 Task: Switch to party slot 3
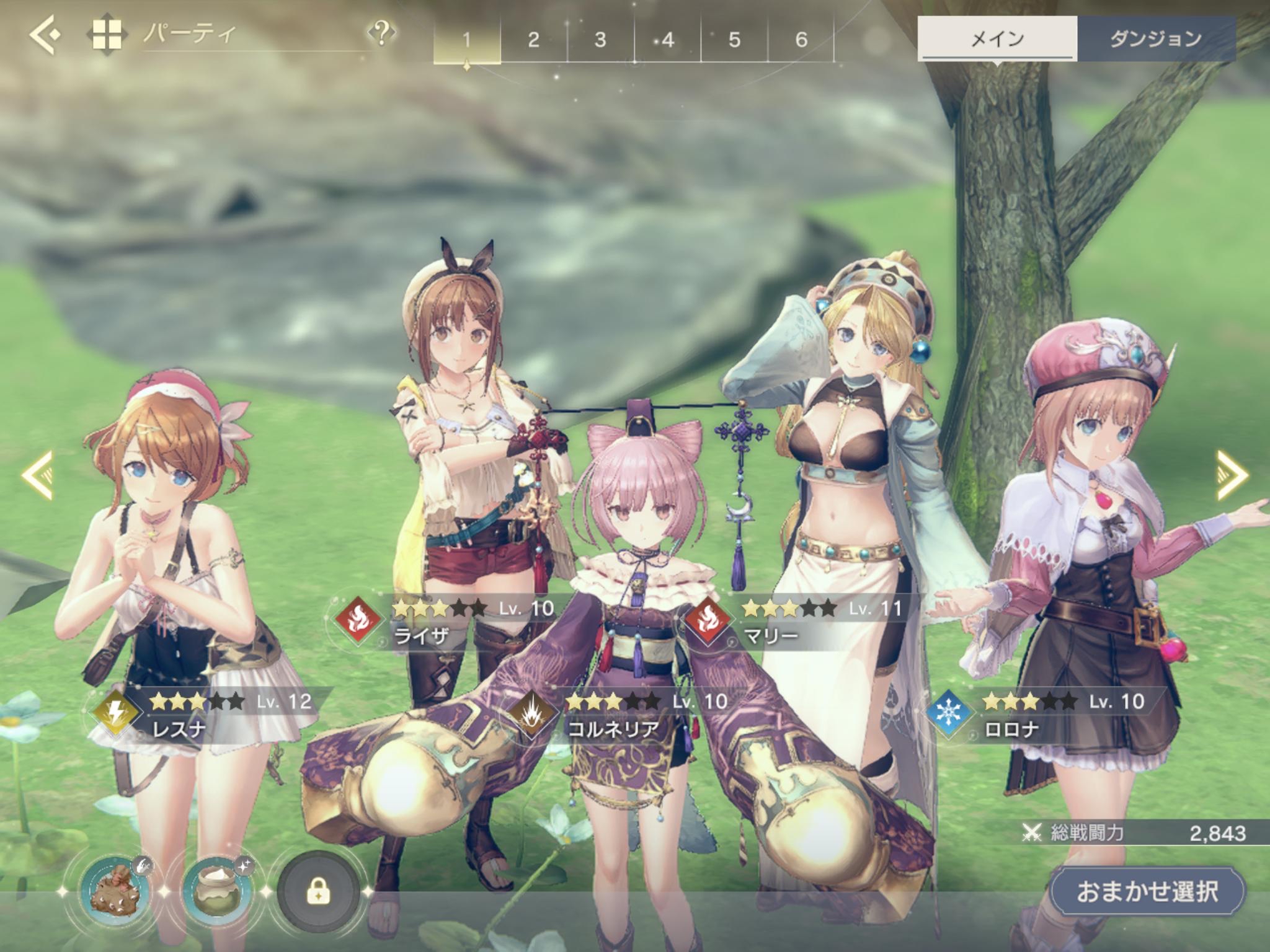(x=600, y=40)
